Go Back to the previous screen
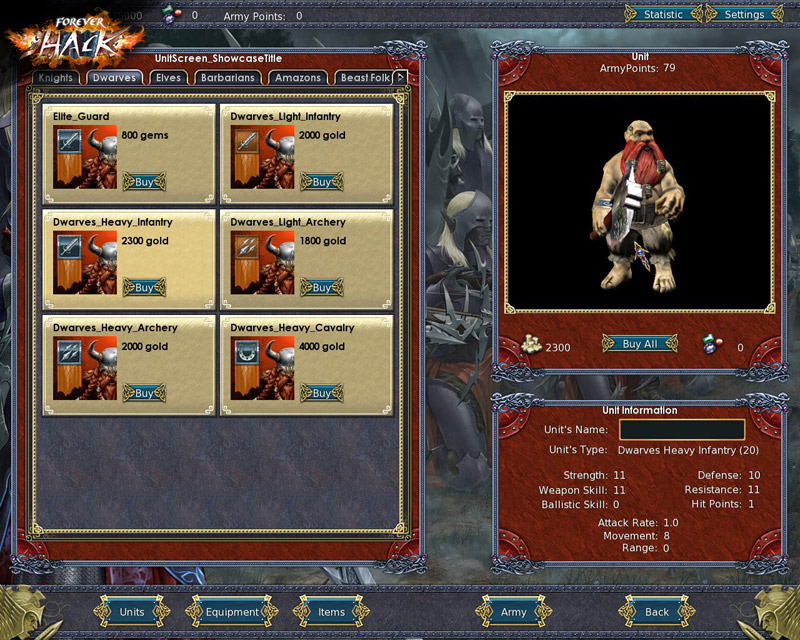Viewport: 800px width, 640px height. [657, 612]
